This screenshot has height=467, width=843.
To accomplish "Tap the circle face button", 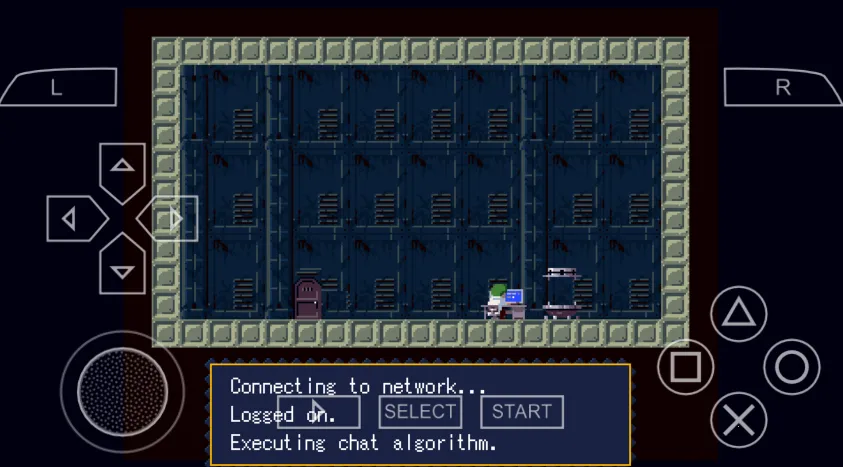I will [791, 367].
